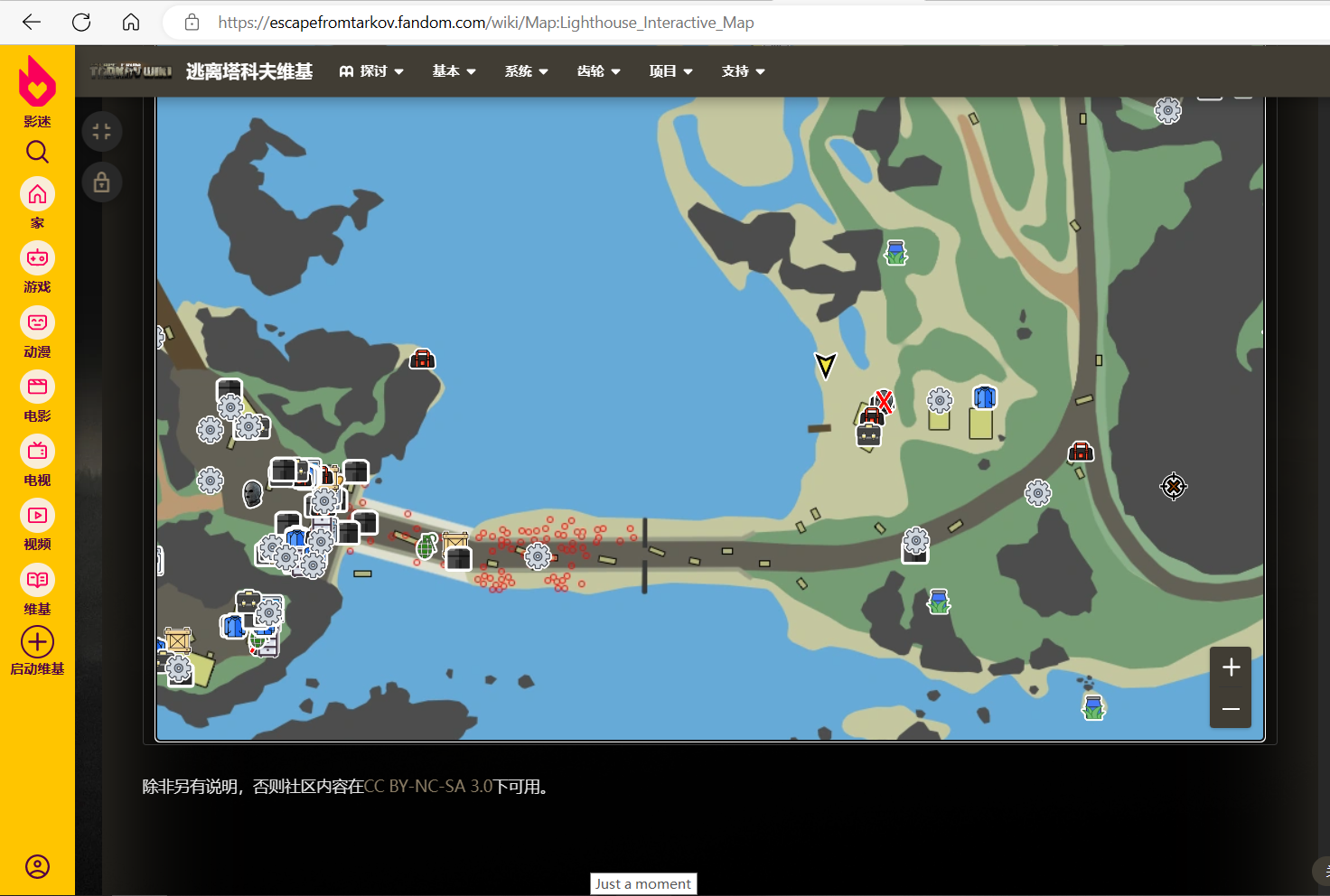
Task: Expand the 基本 navigation menu
Action: 454,71
